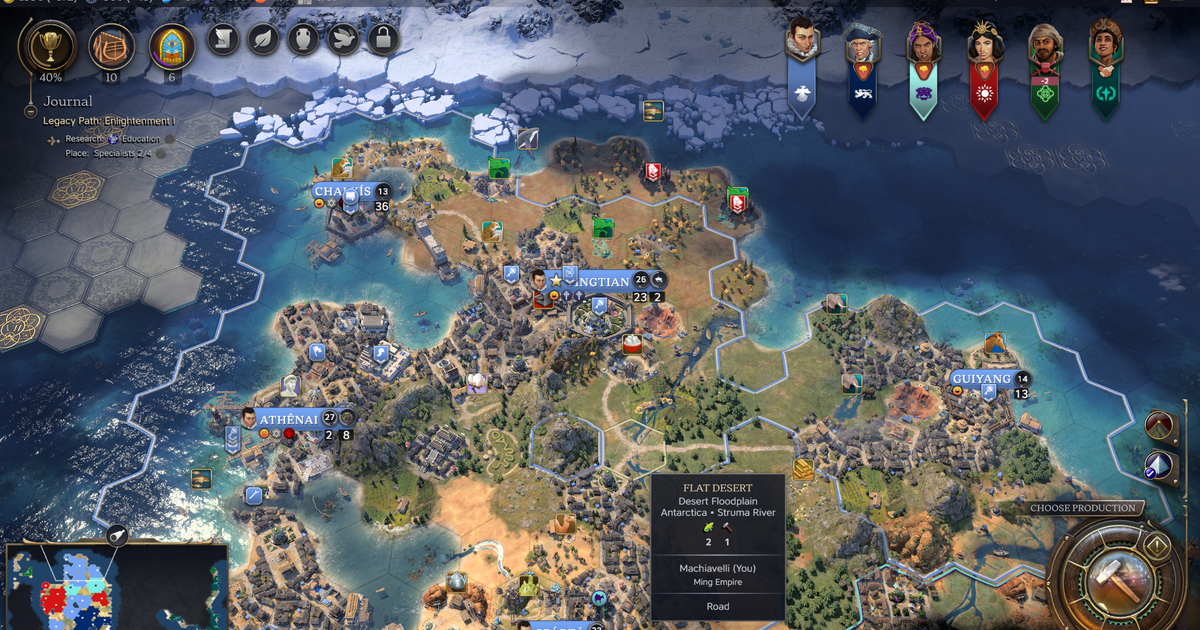Select the Chalkis city banner
The image size is (1200, 630).
click(342, 192)
